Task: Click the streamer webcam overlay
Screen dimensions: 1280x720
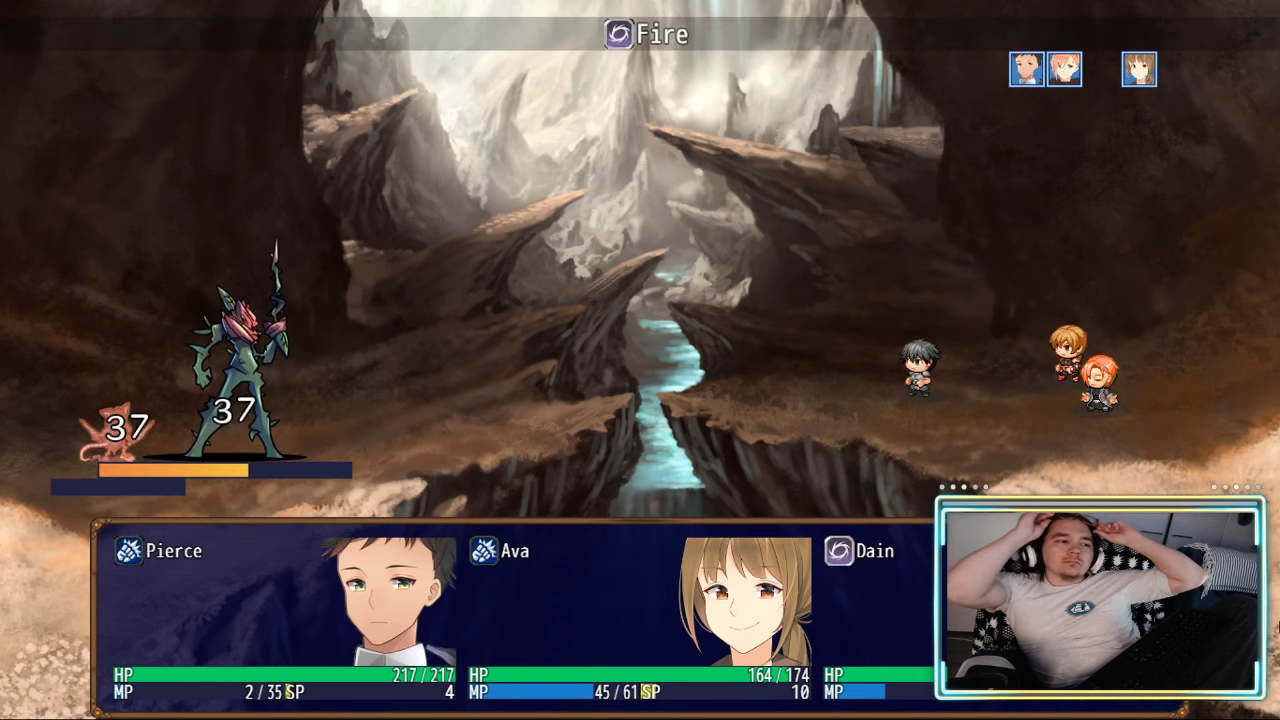Action: [1100, 597]
